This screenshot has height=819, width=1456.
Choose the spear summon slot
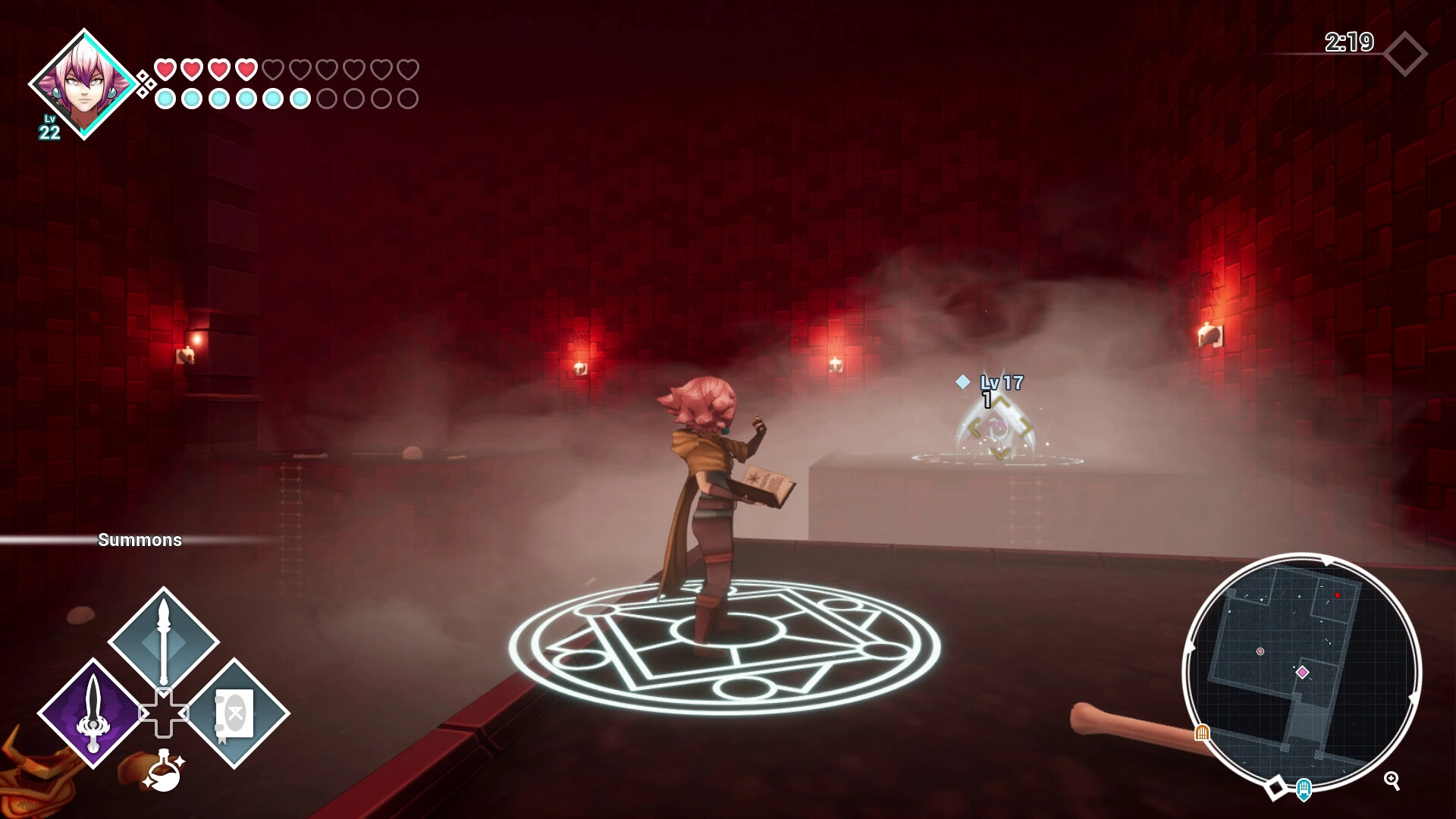[x=164, y=641]
